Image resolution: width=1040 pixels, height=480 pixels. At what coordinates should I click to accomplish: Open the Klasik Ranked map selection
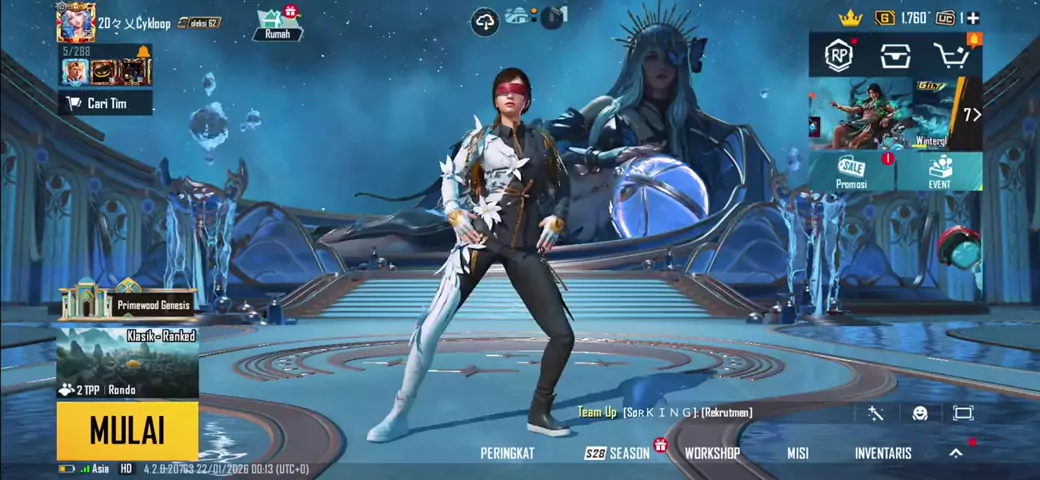(127, 361)
